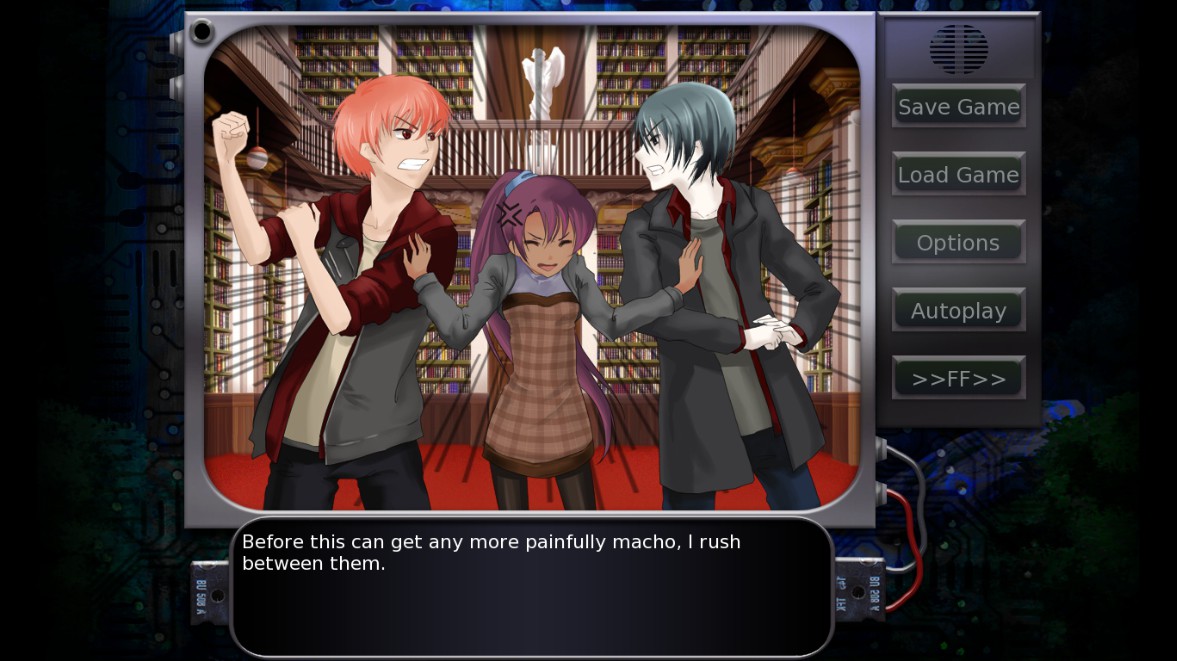Click the Save Game button
1177x661 pixels.
(958, 106)
